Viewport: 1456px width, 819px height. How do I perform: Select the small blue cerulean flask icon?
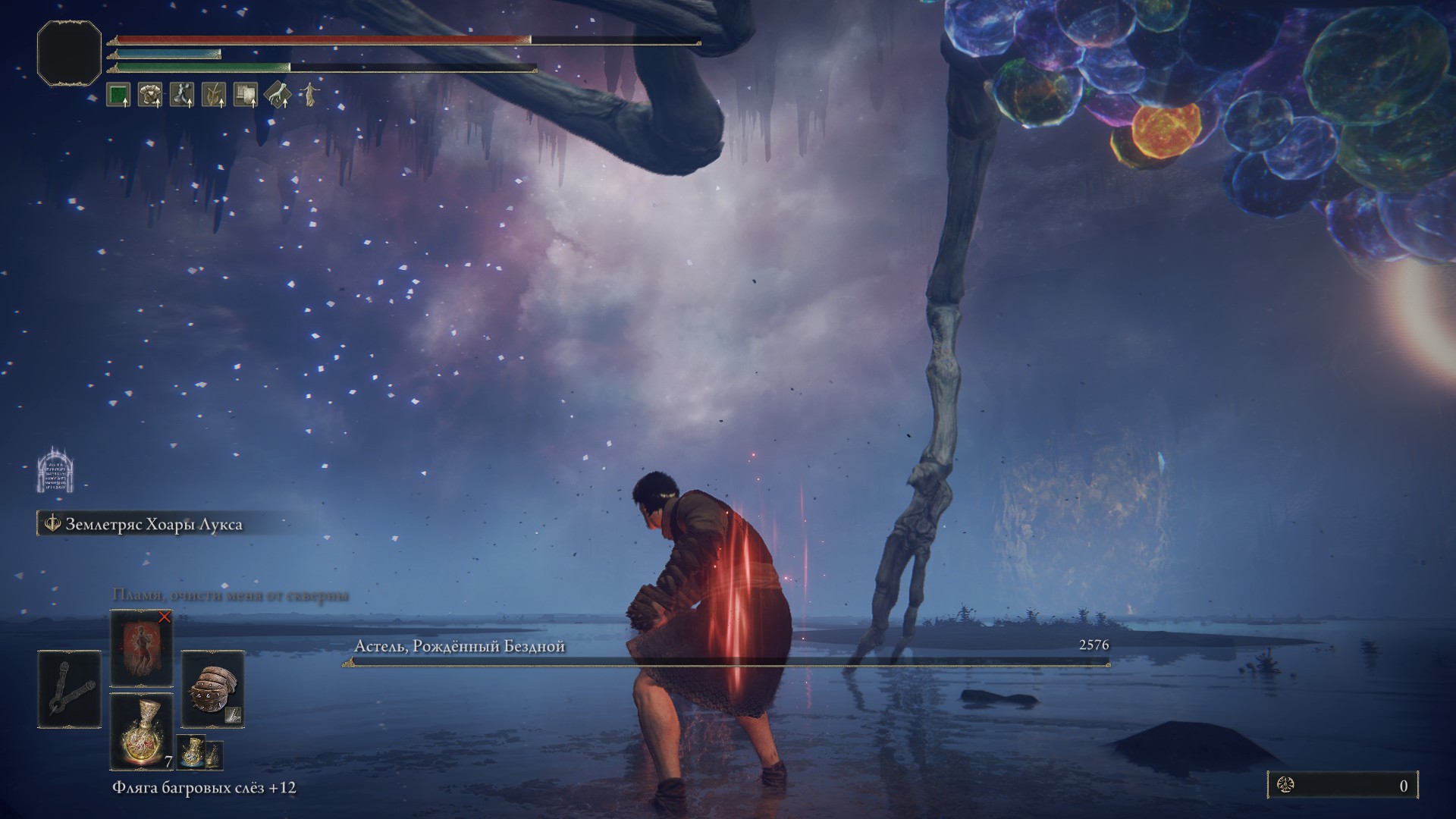tap(191, 752)
